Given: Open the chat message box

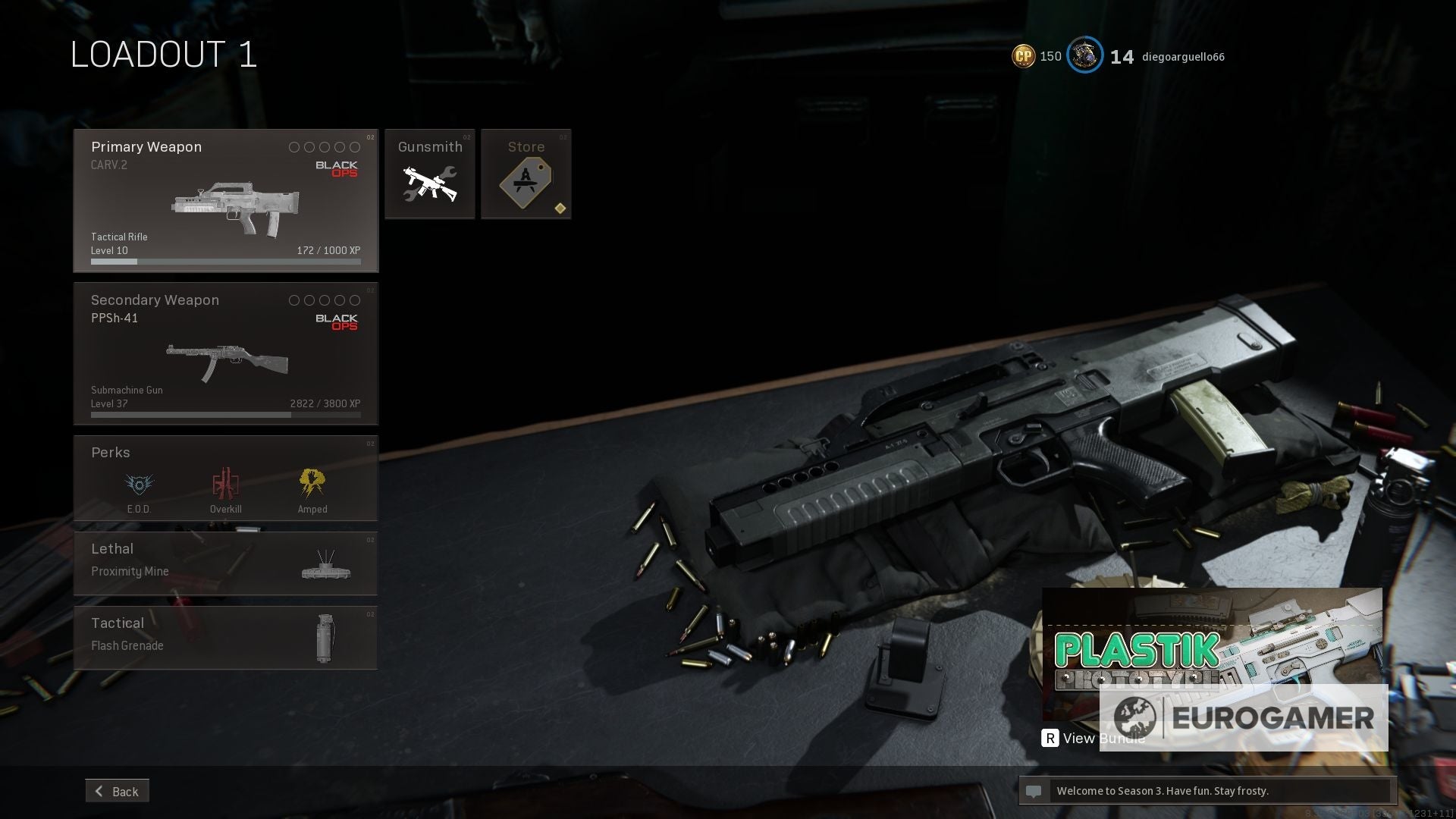Looking at the screenshot, I should pyautogui.click(x=1206, y=791).
